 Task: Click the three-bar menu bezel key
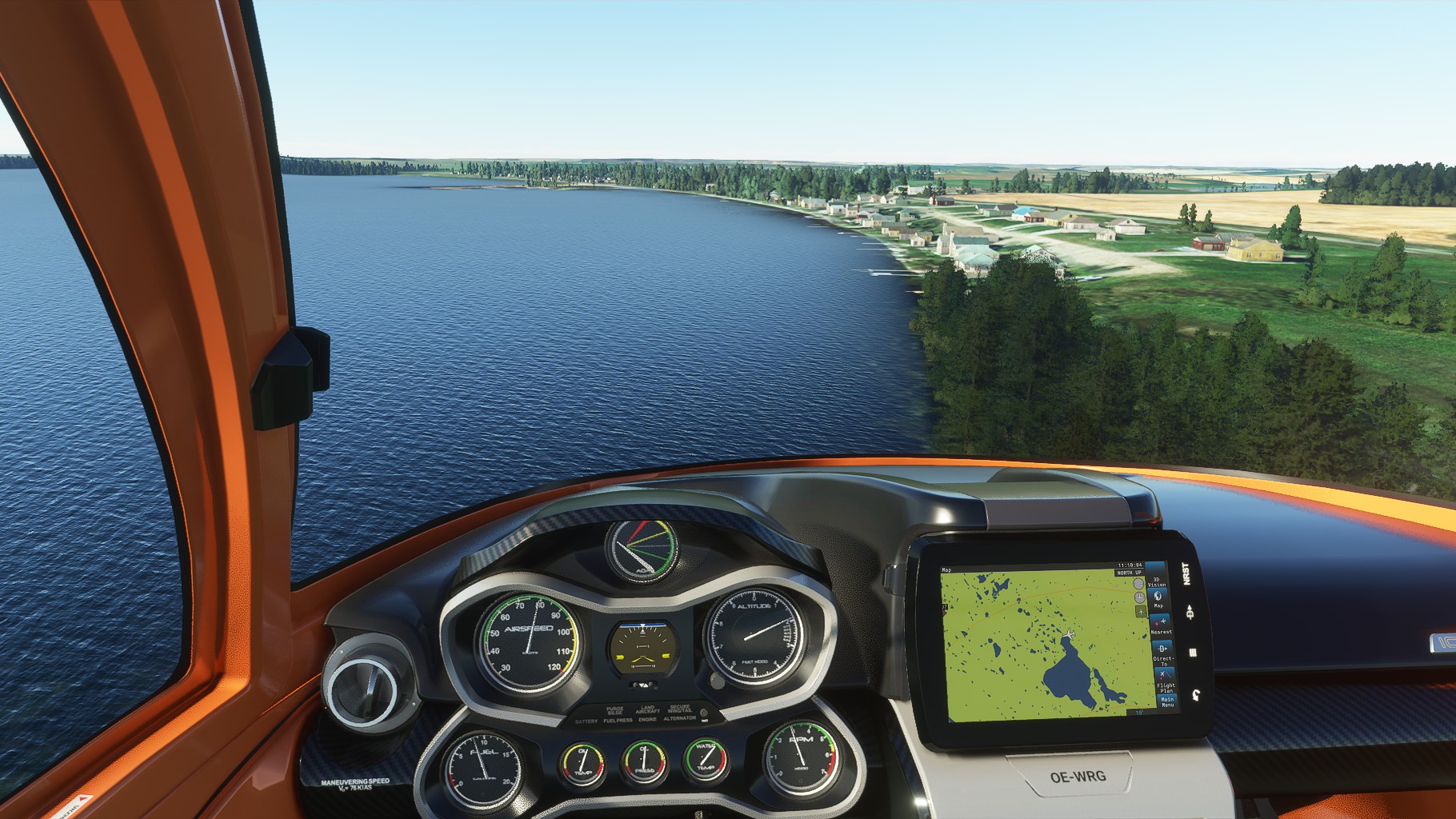1193,653
